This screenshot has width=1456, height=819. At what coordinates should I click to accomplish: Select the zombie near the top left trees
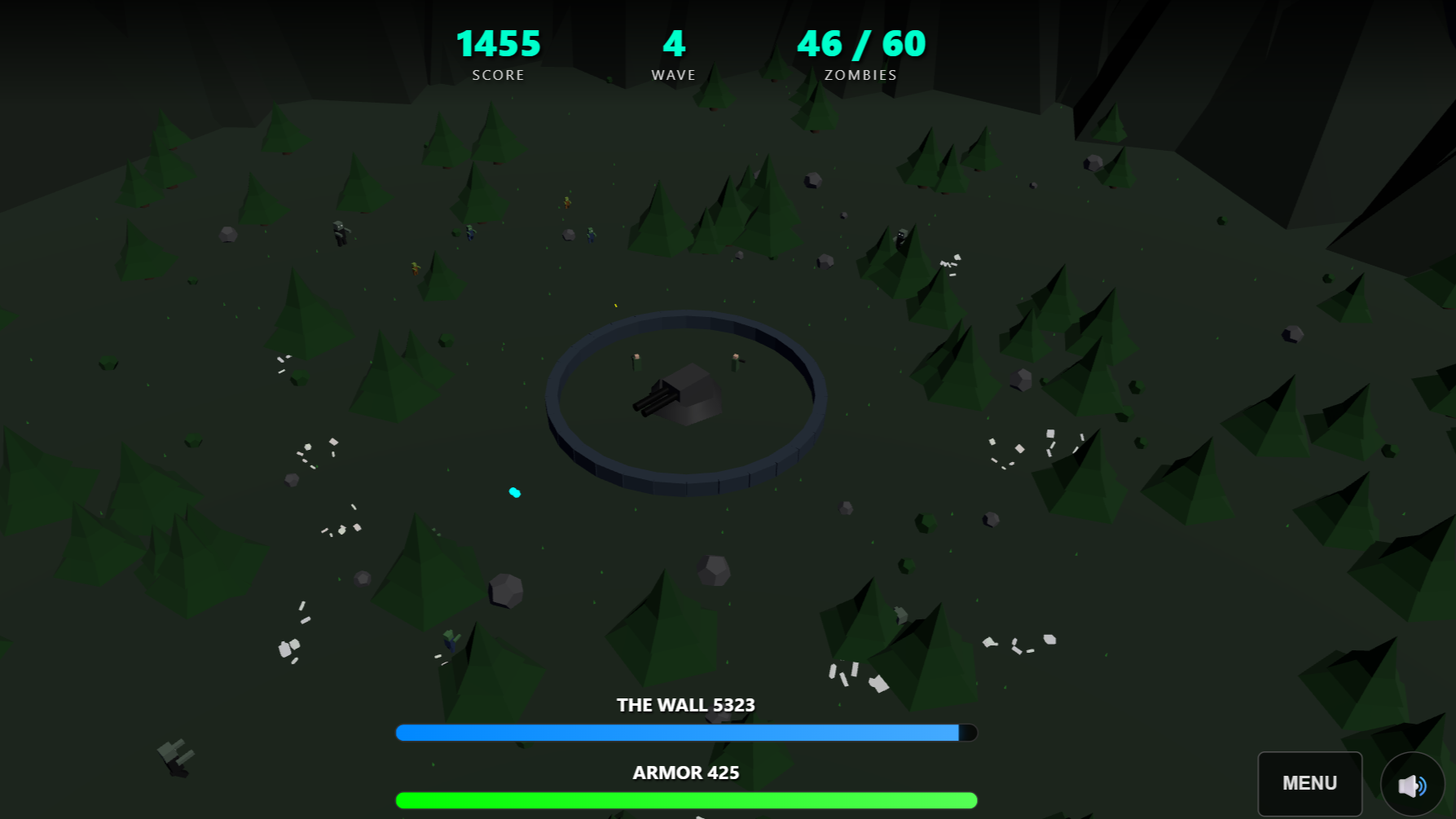click(x=341, y=234)
